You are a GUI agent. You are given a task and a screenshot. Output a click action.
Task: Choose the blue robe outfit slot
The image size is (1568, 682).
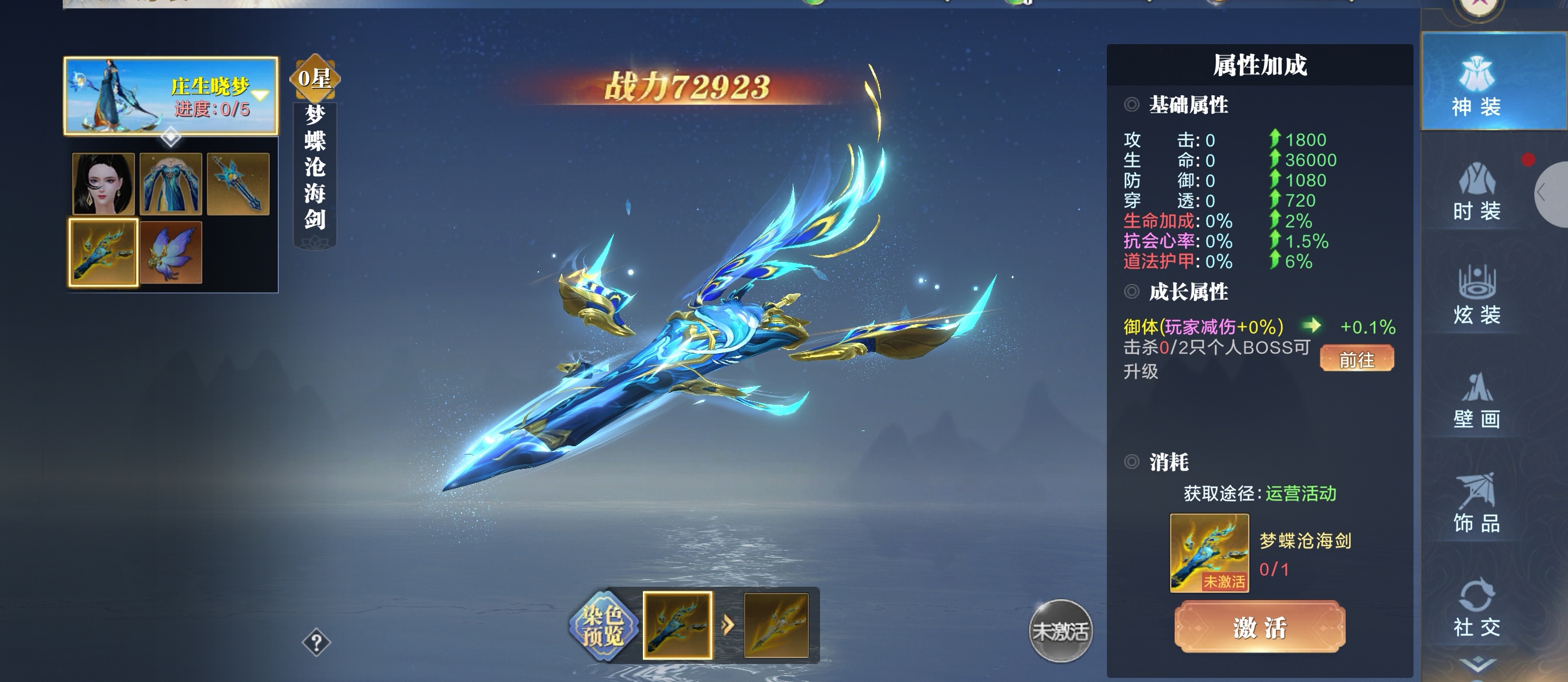[170, 184]
